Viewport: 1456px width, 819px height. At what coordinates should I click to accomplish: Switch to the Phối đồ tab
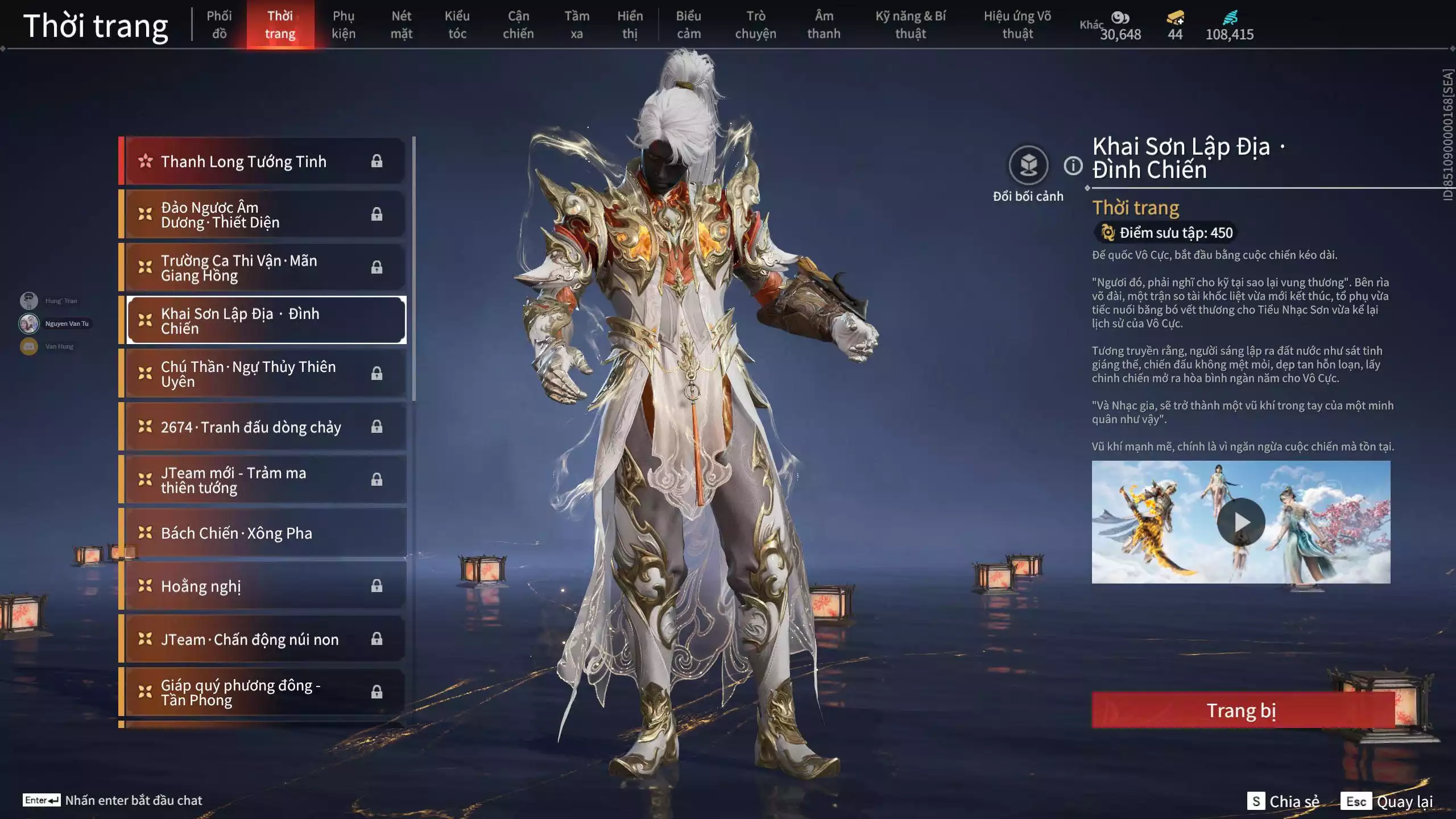219,24
